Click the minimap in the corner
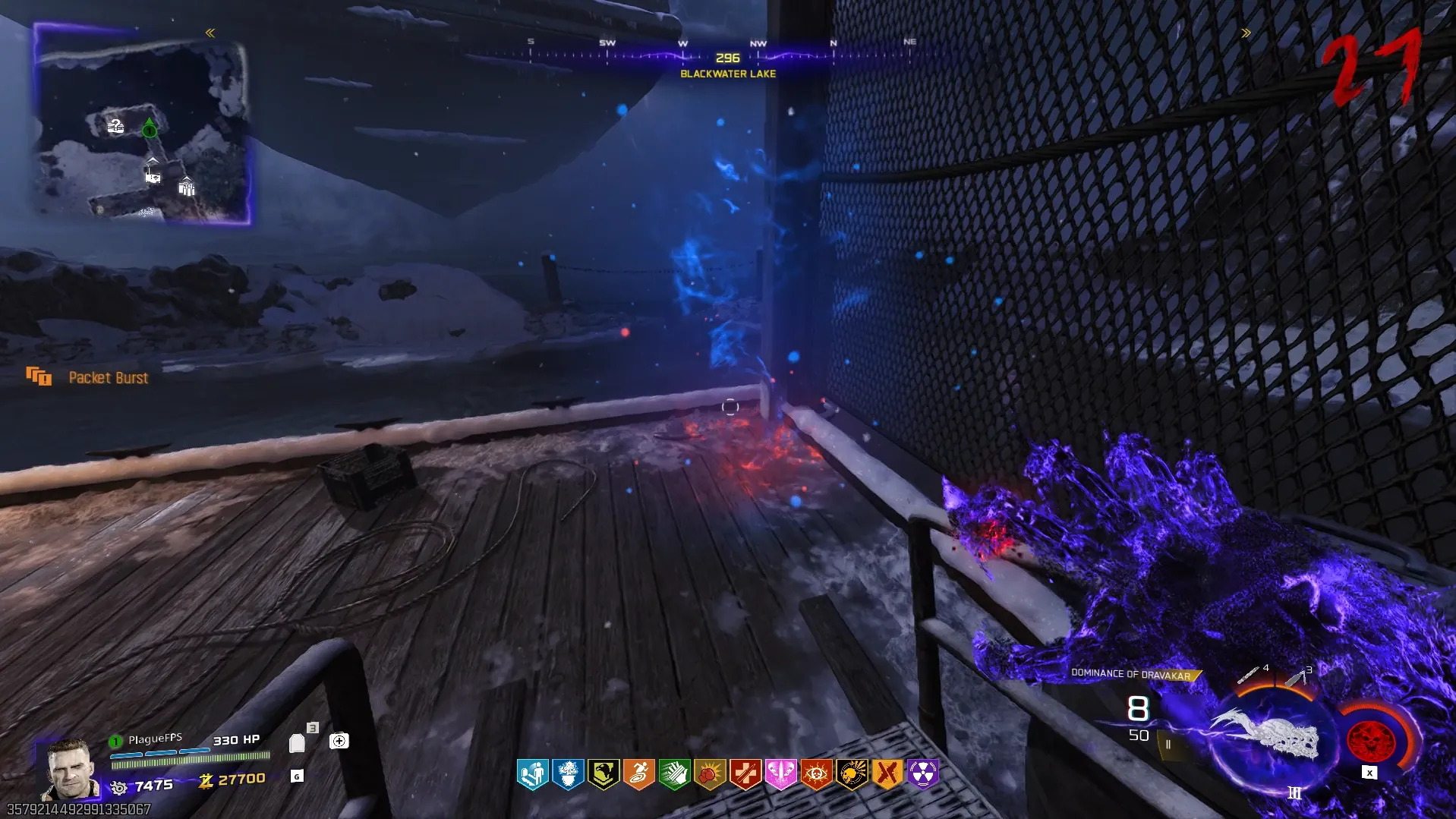The height and width of the screenshot is (819, 1456). [143, 125]
